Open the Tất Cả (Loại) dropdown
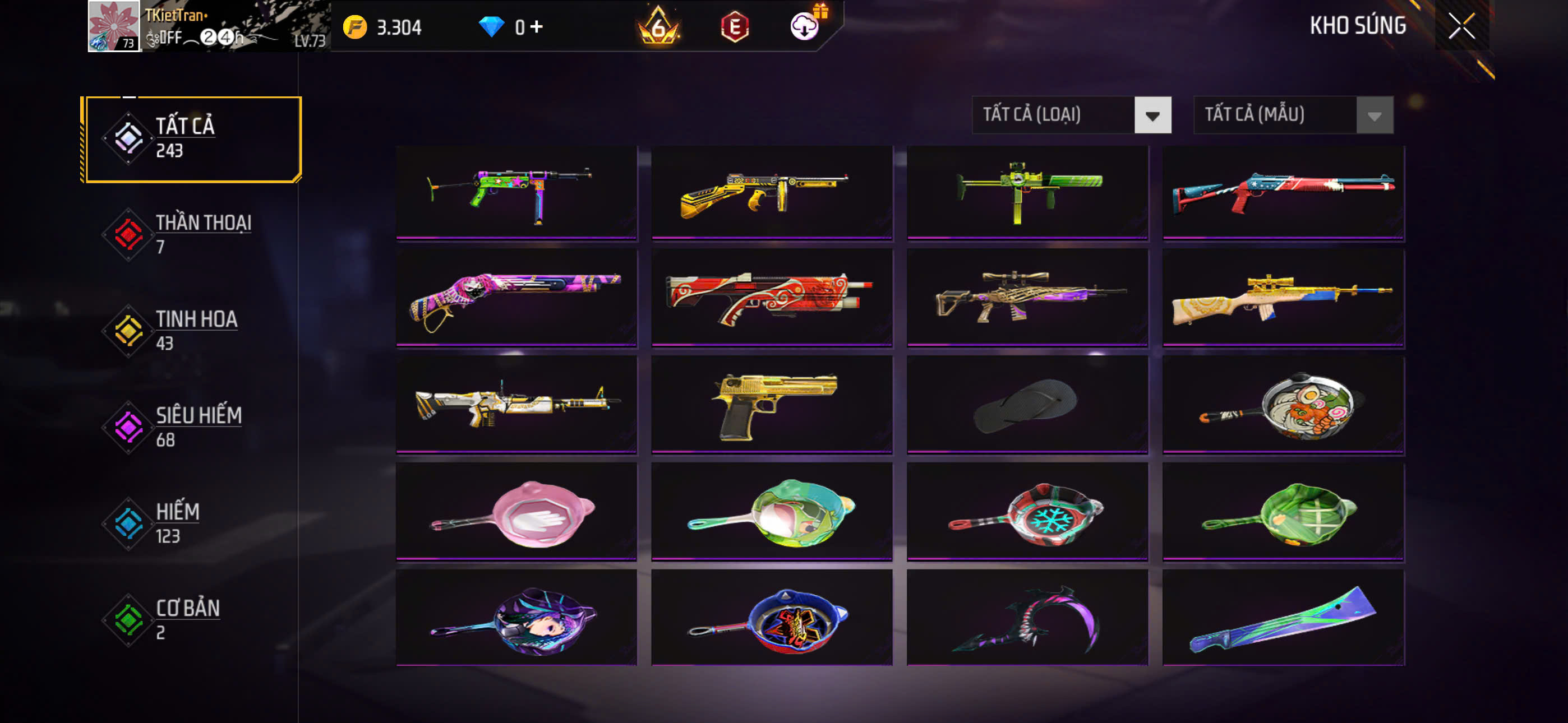1568x723 pixels. (1071, 115)
